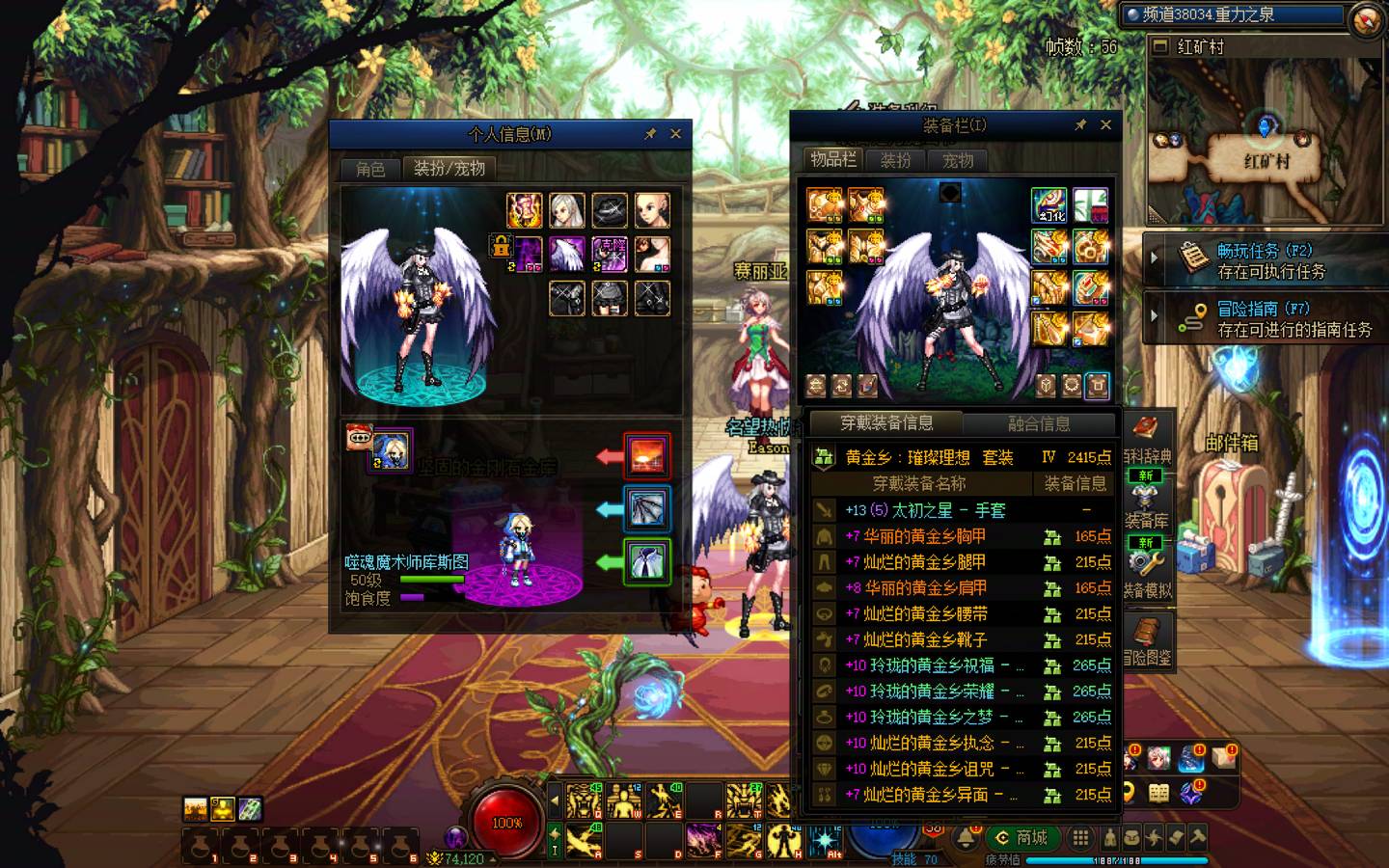Click the 红矿村 minimap
The image size is (1389, 868).
pyautogui.click(x=1265, y=140)
